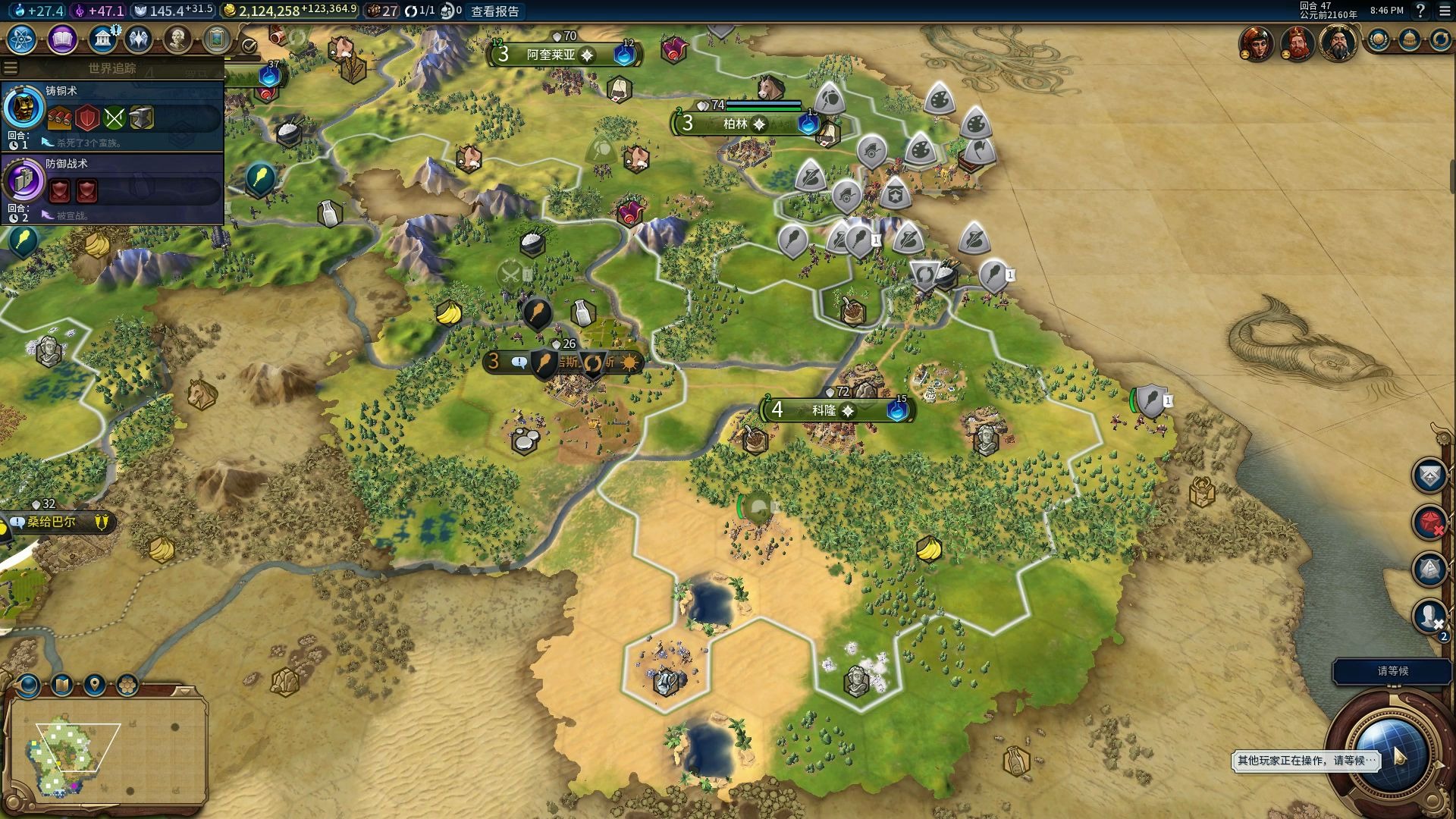This screenshot has height=819, width=1456.
Task: Open the civics tree book icon
Action: [62, 39]
